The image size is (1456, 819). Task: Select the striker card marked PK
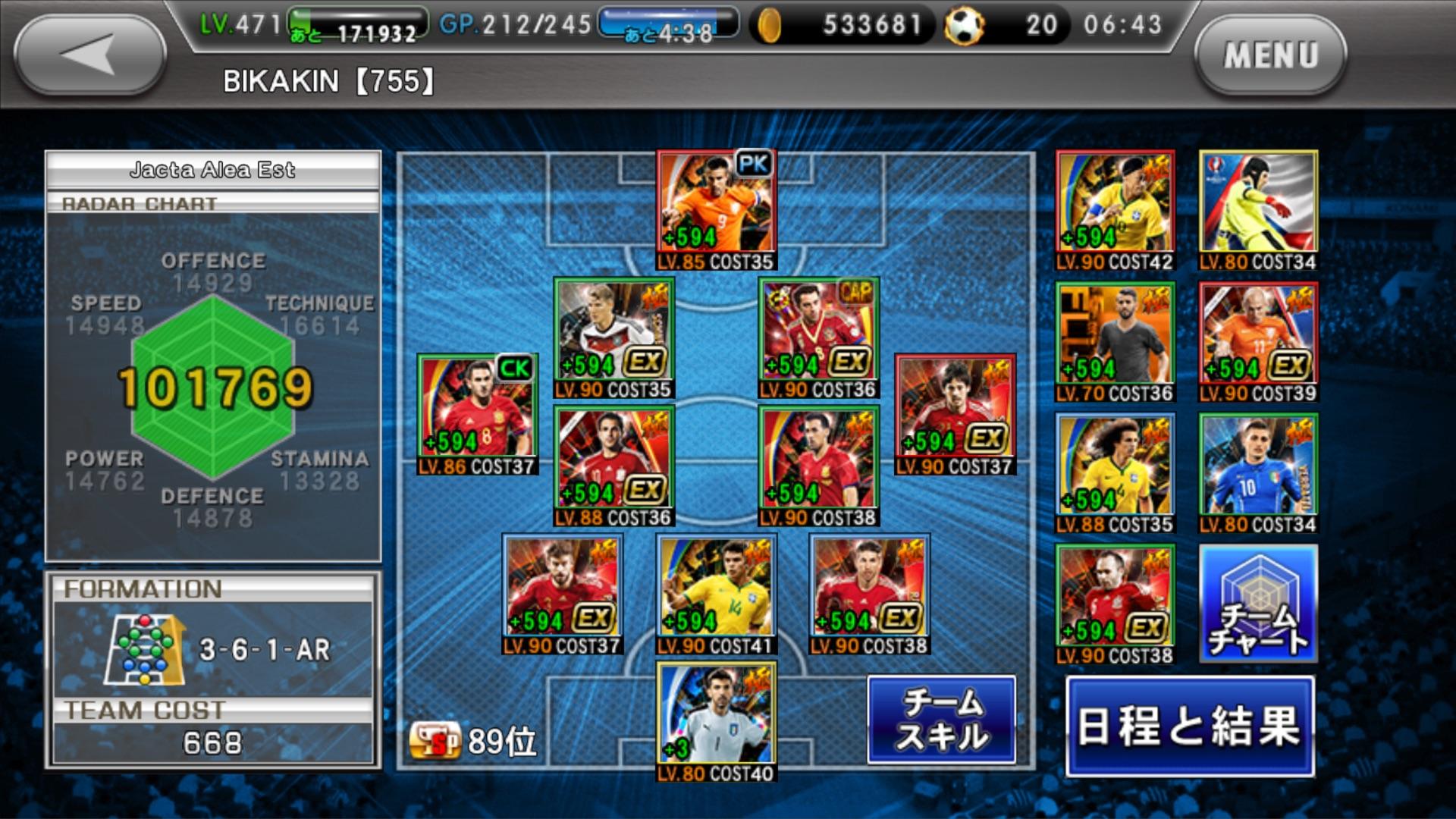(716, 209)
